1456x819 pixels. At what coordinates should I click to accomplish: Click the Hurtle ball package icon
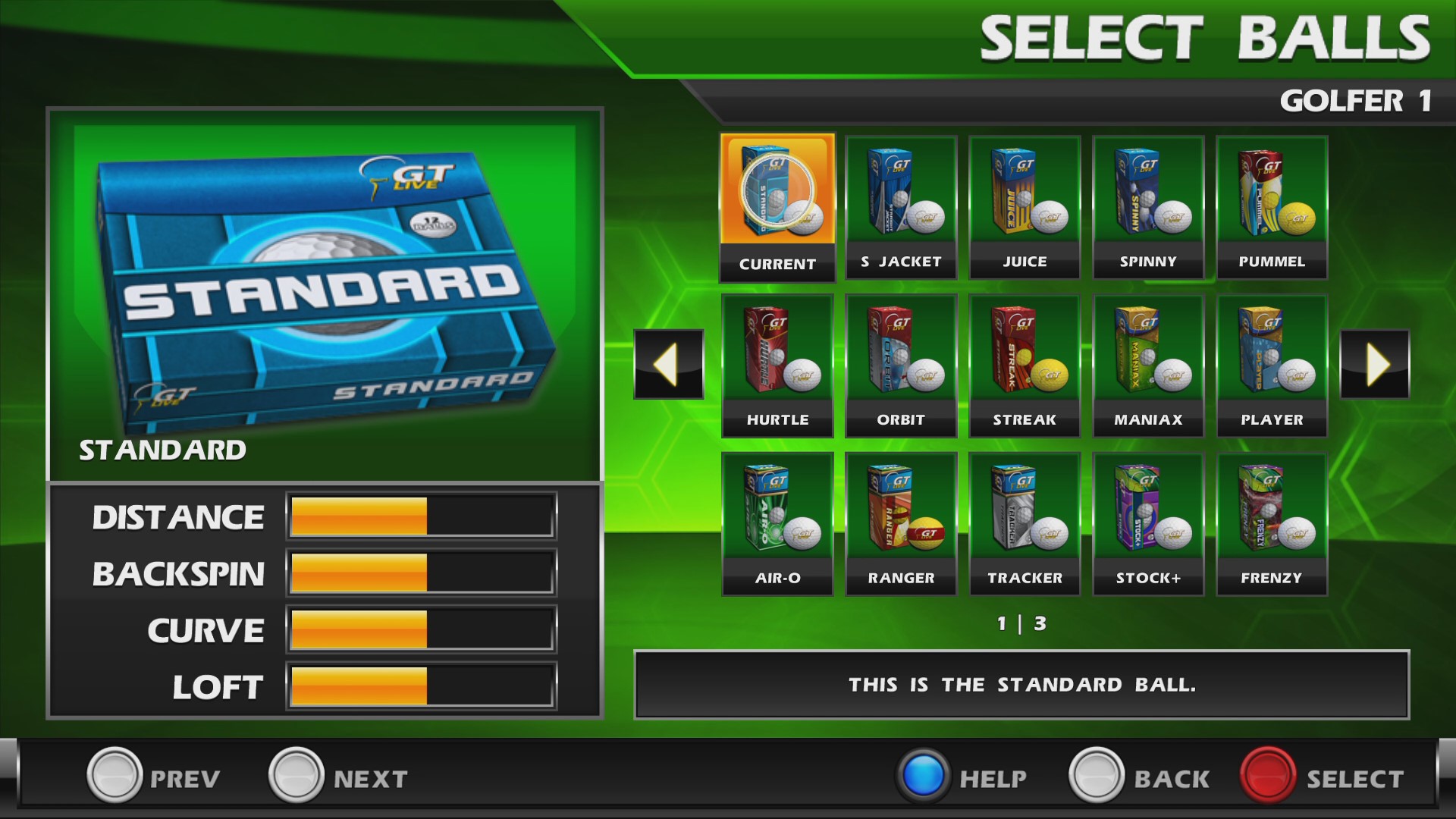(777, 356)
